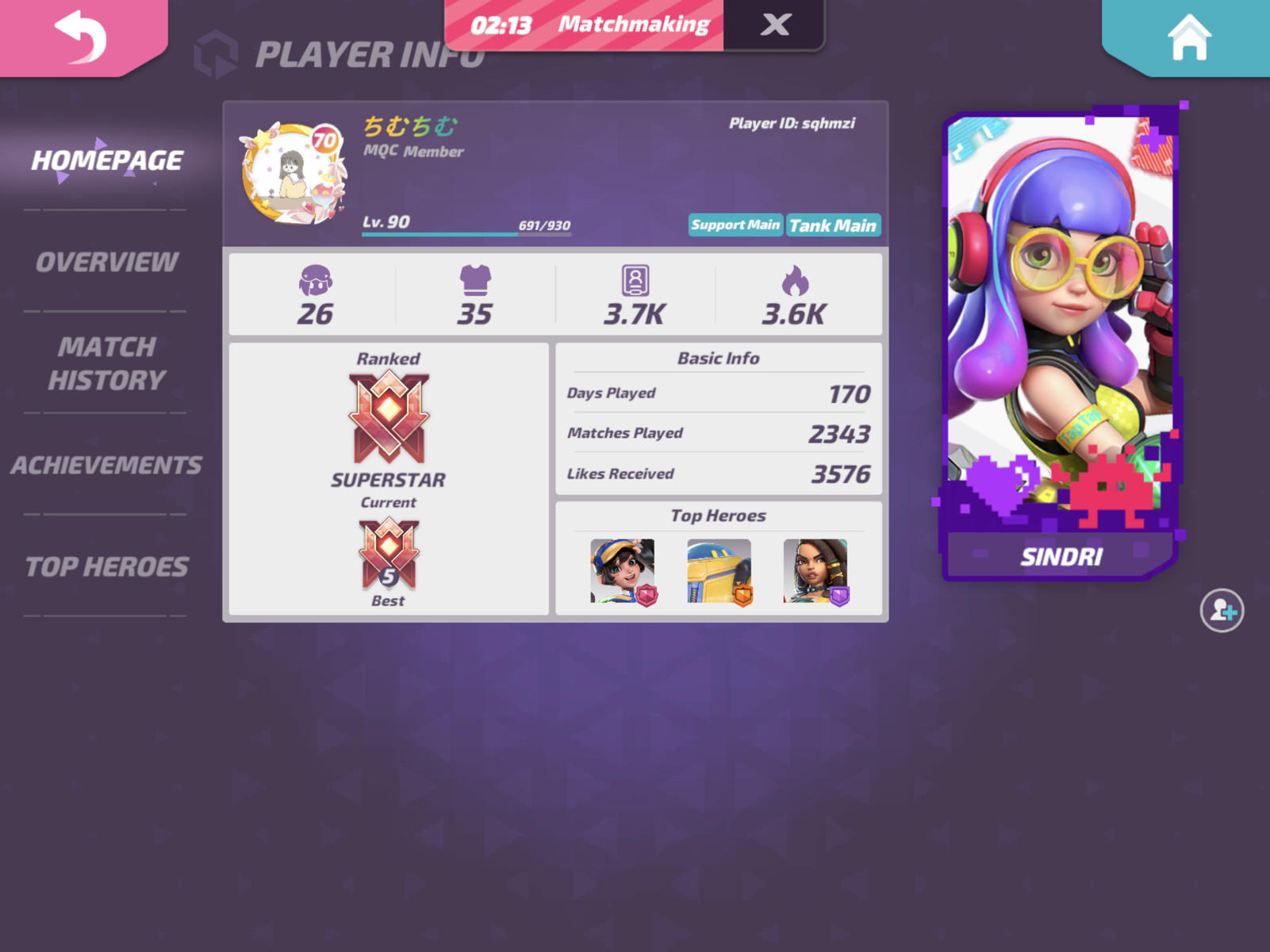Click the level experience bar showing 691/930
Viewport: 1270px width, 952px height.
[468, 234]
